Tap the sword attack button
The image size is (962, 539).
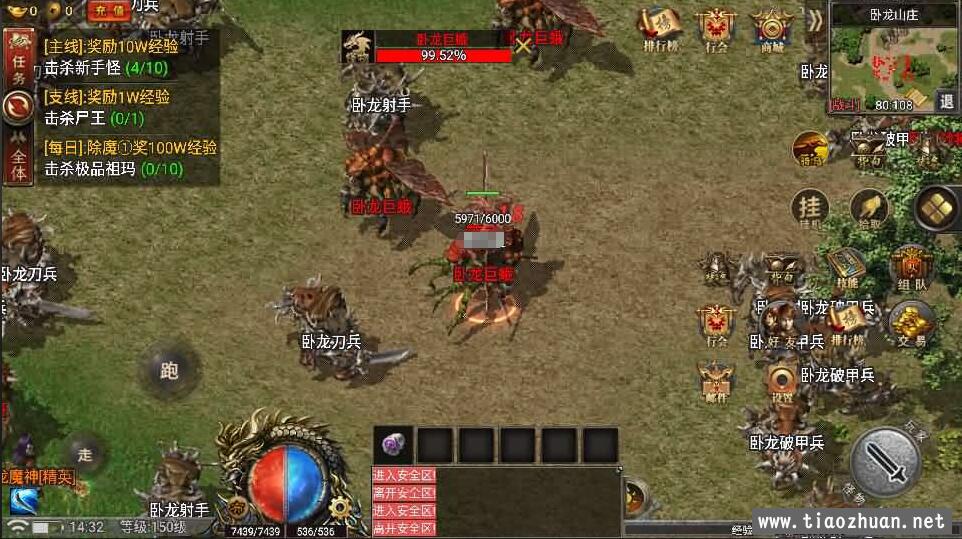coord(885,462)
